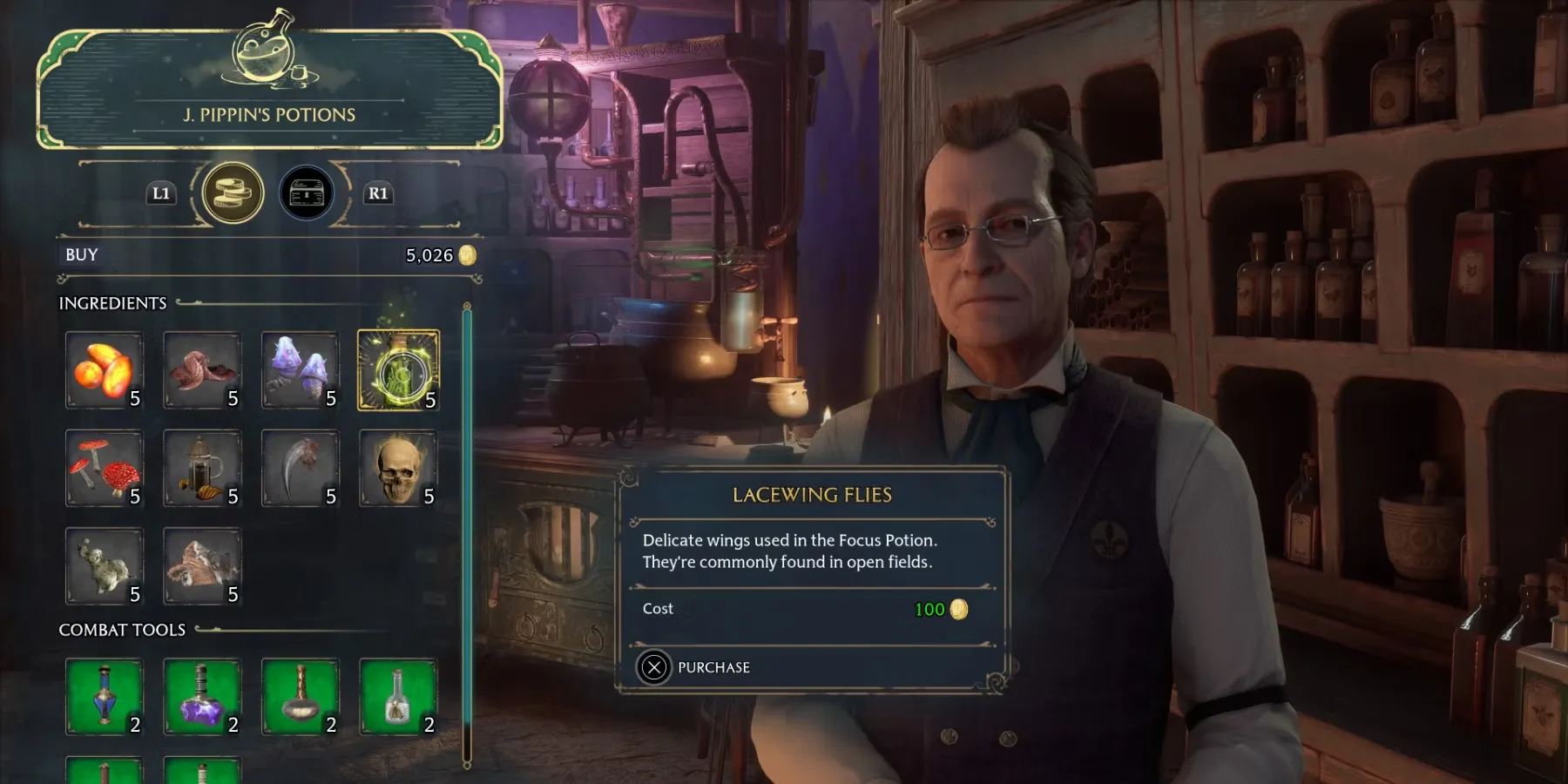Choose the brown and grey fur ingredient

pos(202,566)
